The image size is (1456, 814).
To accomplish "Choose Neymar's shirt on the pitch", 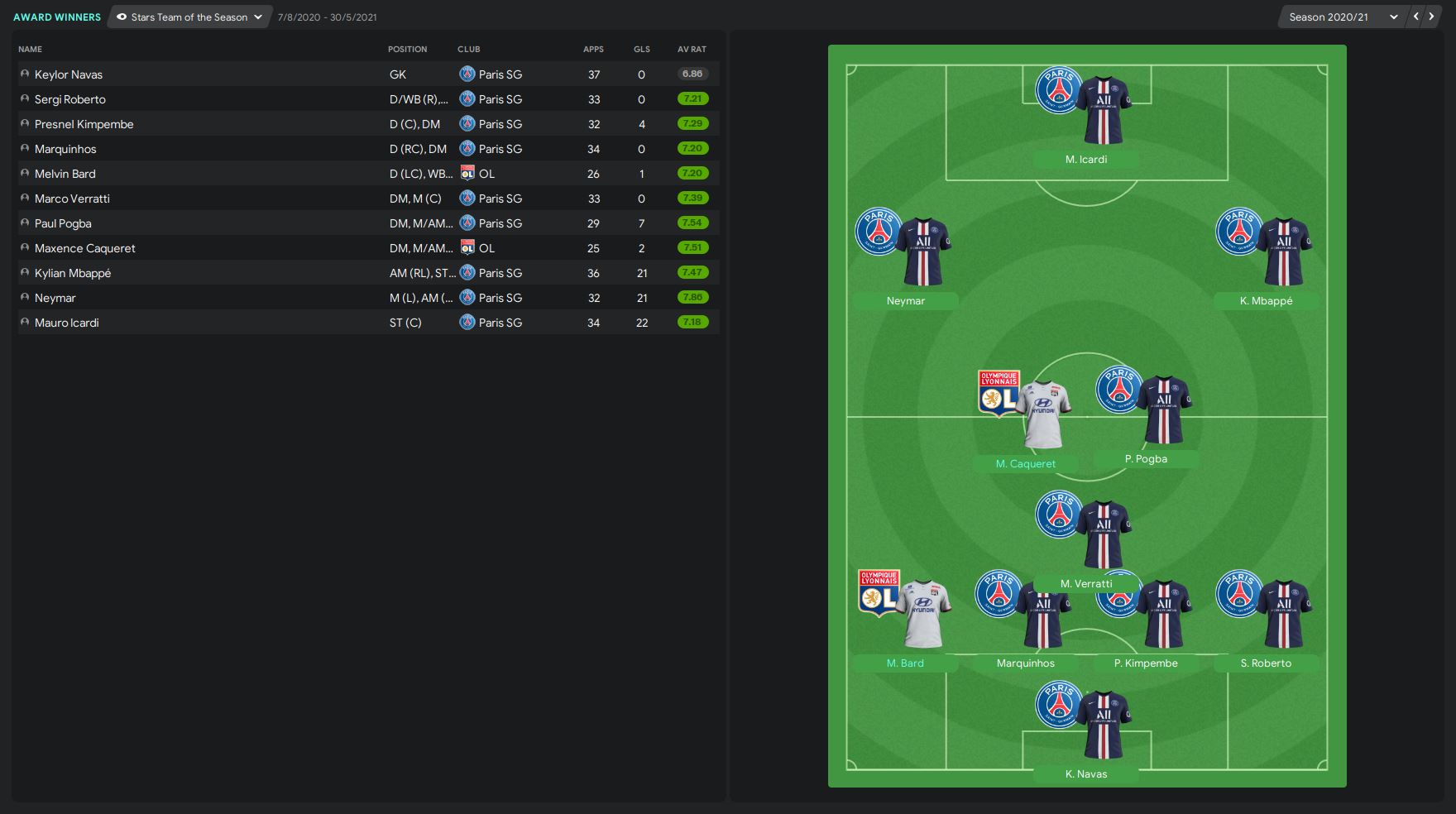I will (x=923, y=252).
